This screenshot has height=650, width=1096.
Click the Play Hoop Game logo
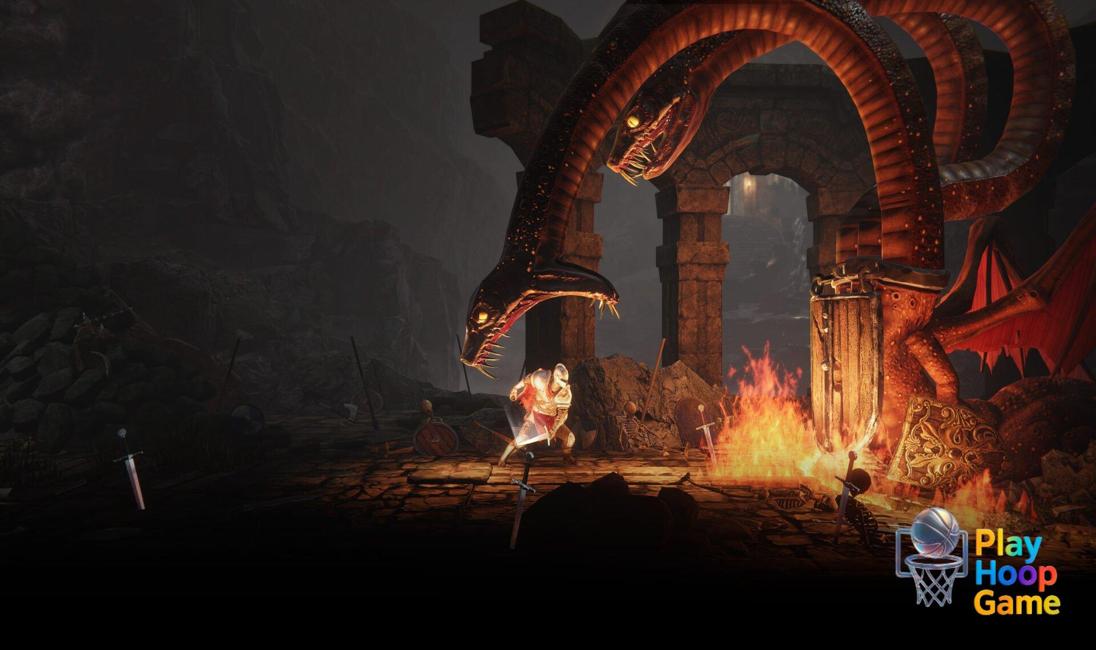click(x=977, y=561)
